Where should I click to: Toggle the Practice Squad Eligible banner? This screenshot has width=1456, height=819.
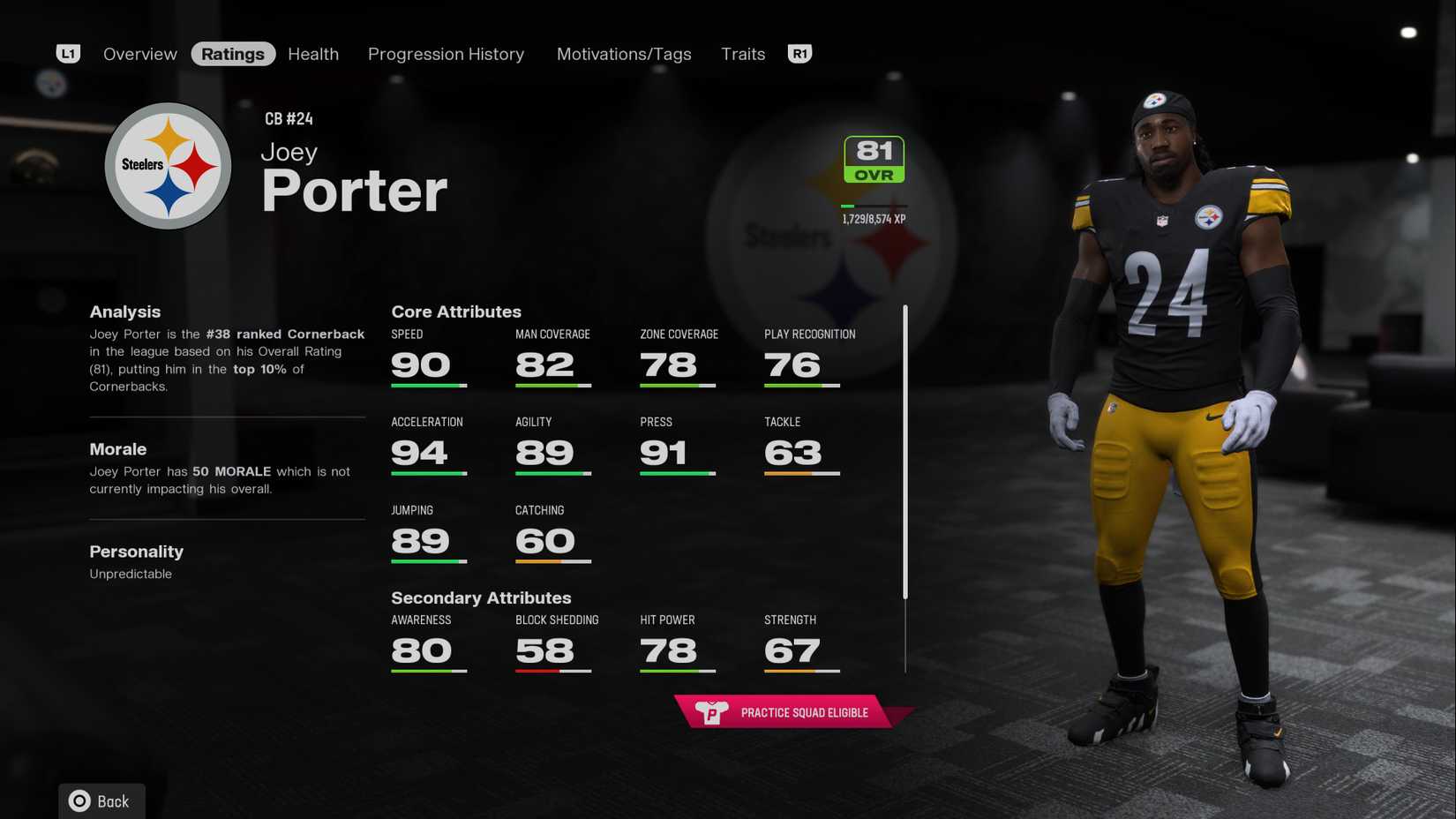pos(788,711)
